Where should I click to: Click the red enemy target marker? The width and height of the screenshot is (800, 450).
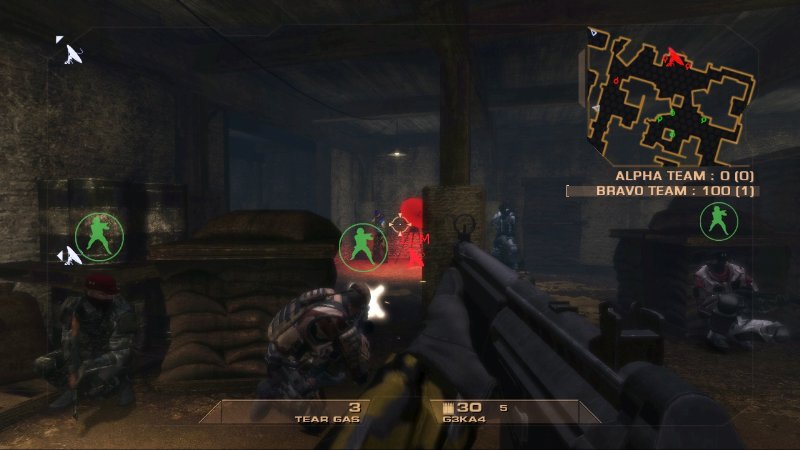(x=401, y=226)
